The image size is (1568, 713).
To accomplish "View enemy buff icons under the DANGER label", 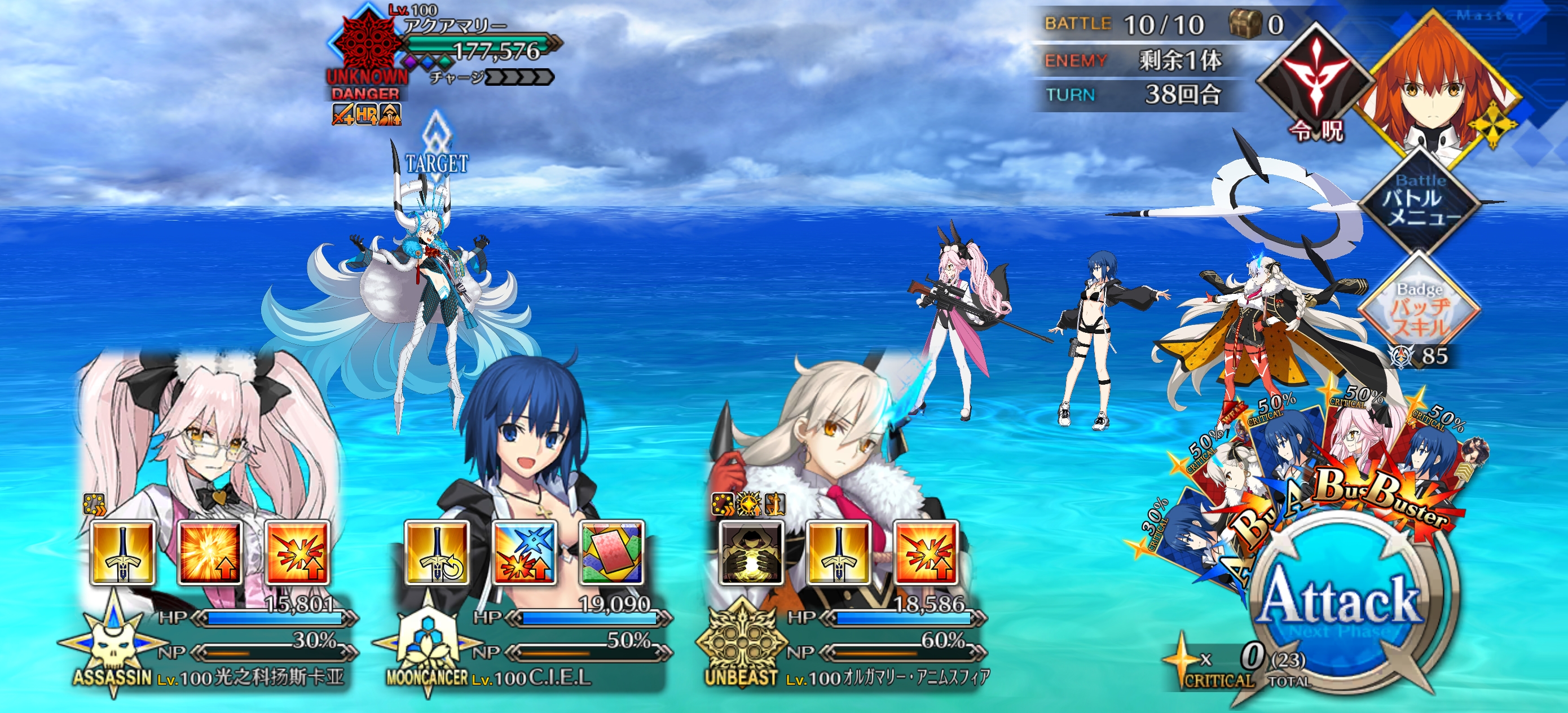I will point(366,114).
